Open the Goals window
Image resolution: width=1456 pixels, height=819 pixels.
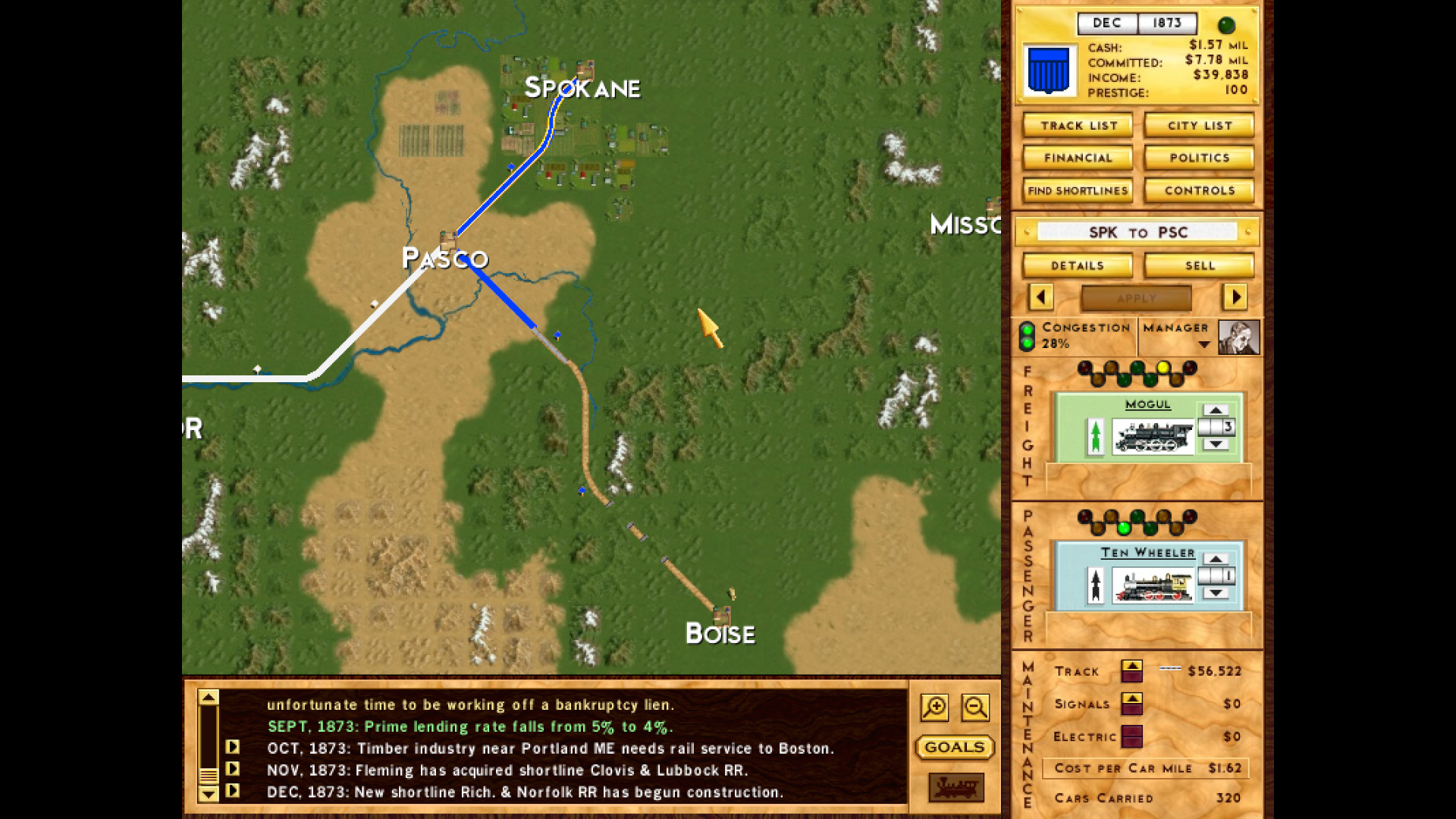(x=954, y=748)
